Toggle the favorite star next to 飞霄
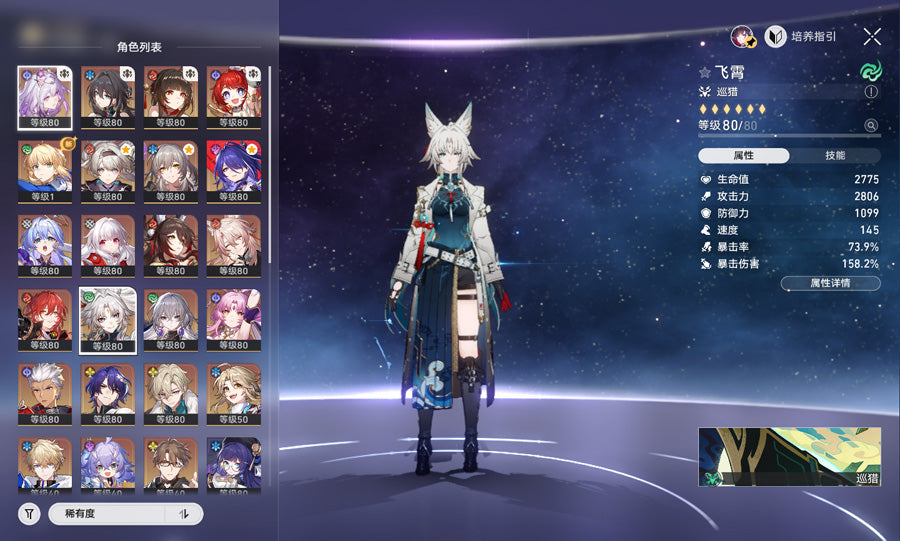Viewport: 900px width, 541px height. click(704, 72)
